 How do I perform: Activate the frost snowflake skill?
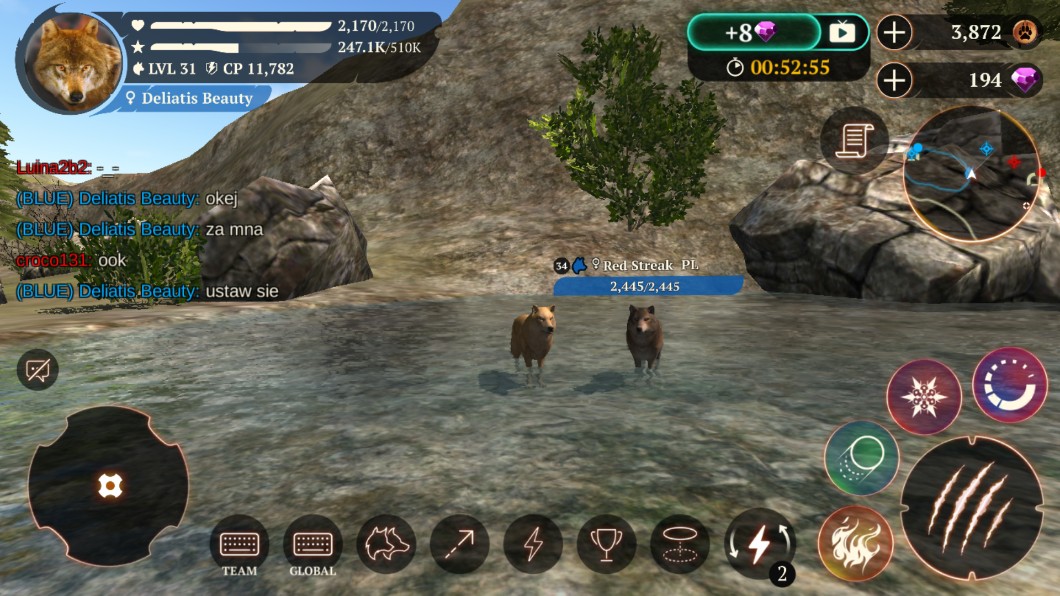click(924, 397)
